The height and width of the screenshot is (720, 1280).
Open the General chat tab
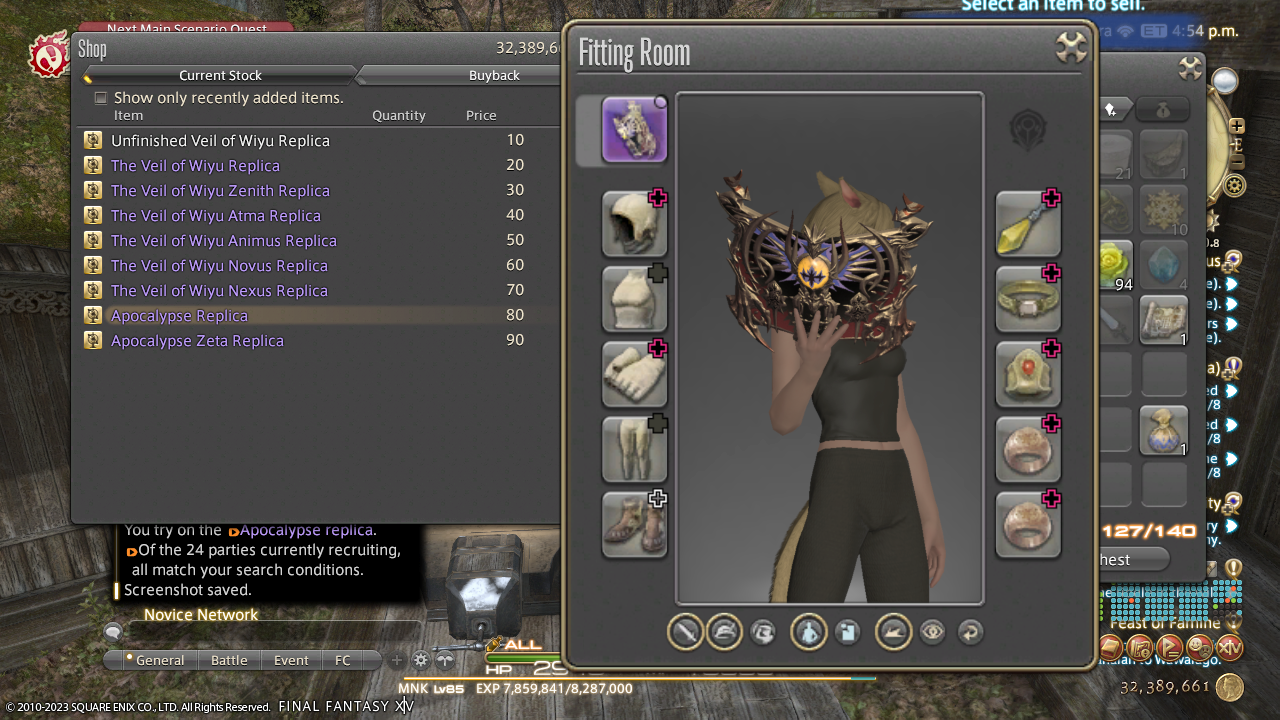159,660
